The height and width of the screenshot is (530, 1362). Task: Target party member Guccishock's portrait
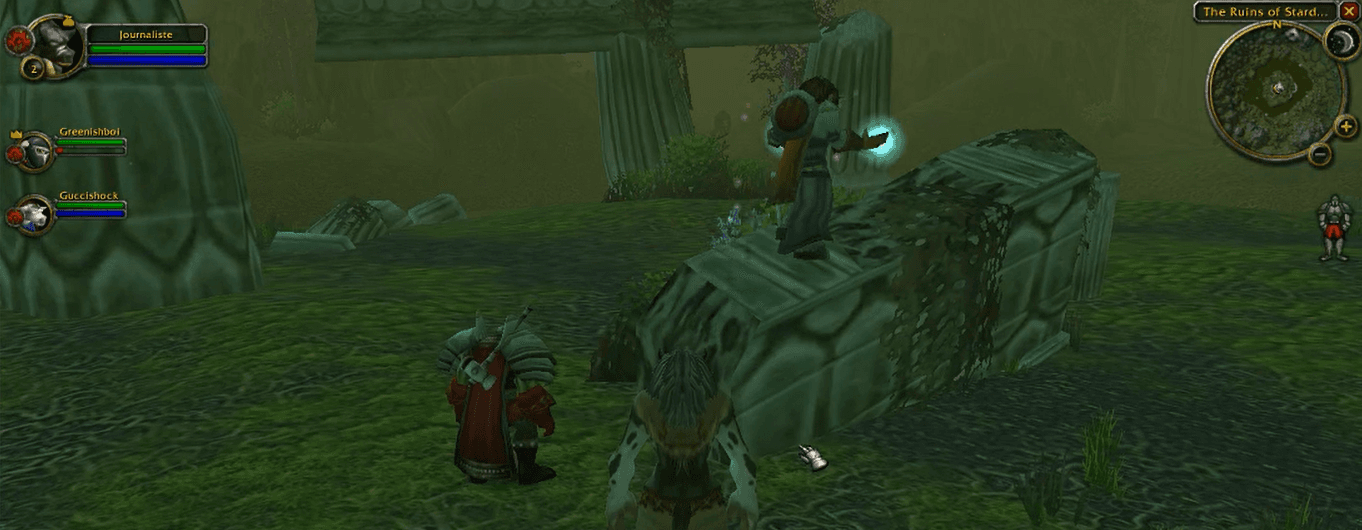[36, 214]
